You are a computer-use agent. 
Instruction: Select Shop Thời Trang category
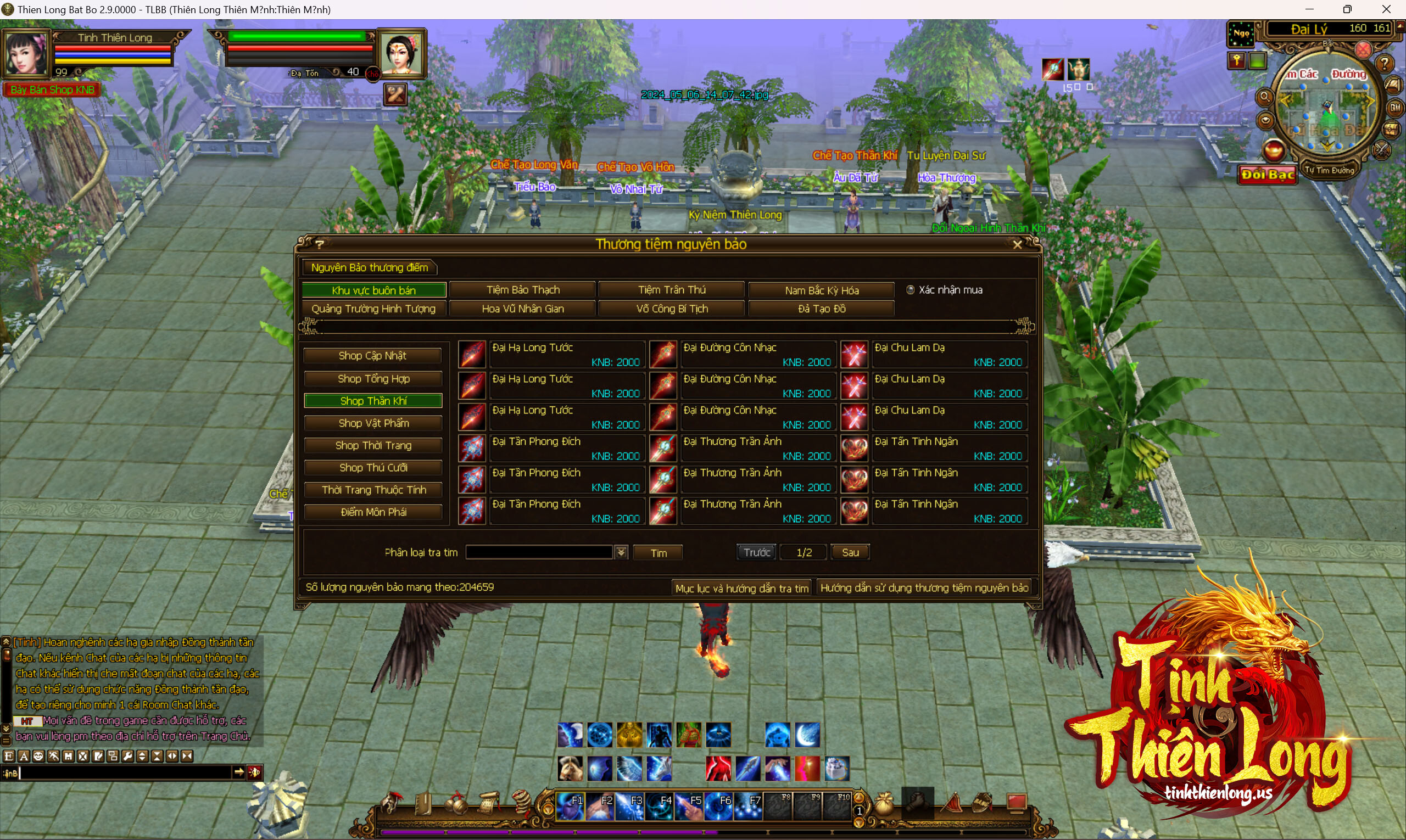click(x=373, y=445)
